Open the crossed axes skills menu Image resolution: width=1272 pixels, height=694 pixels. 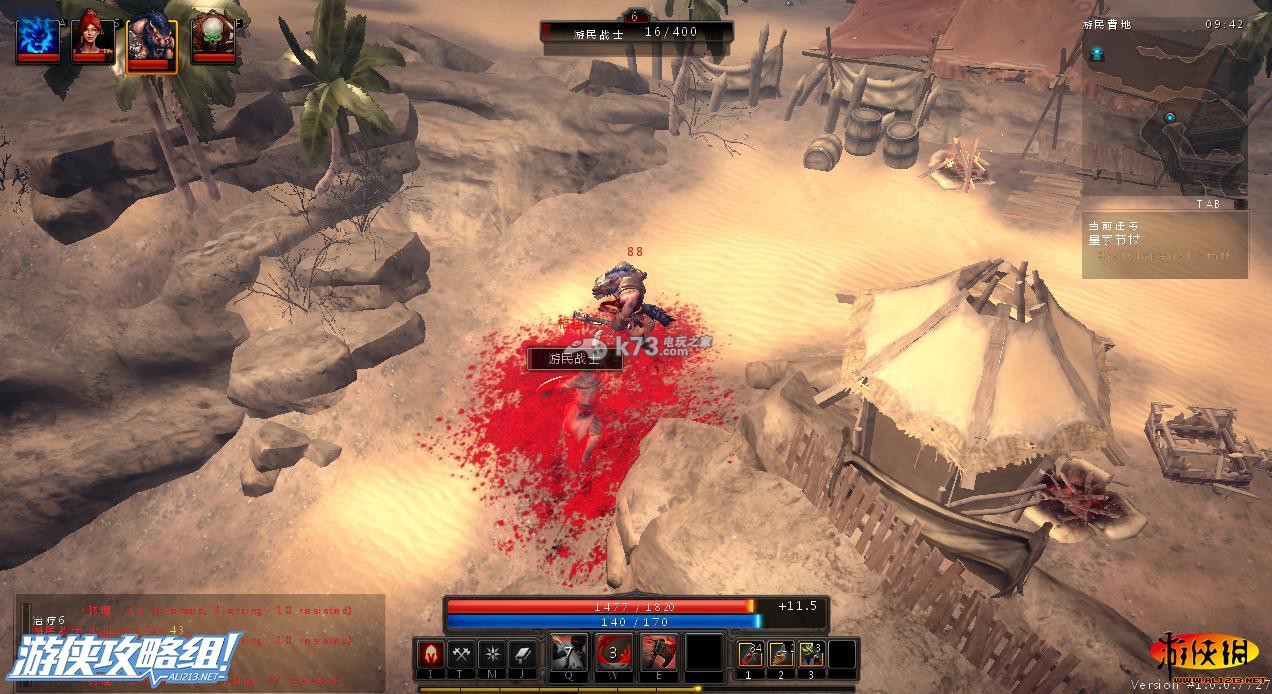[461, 653]
